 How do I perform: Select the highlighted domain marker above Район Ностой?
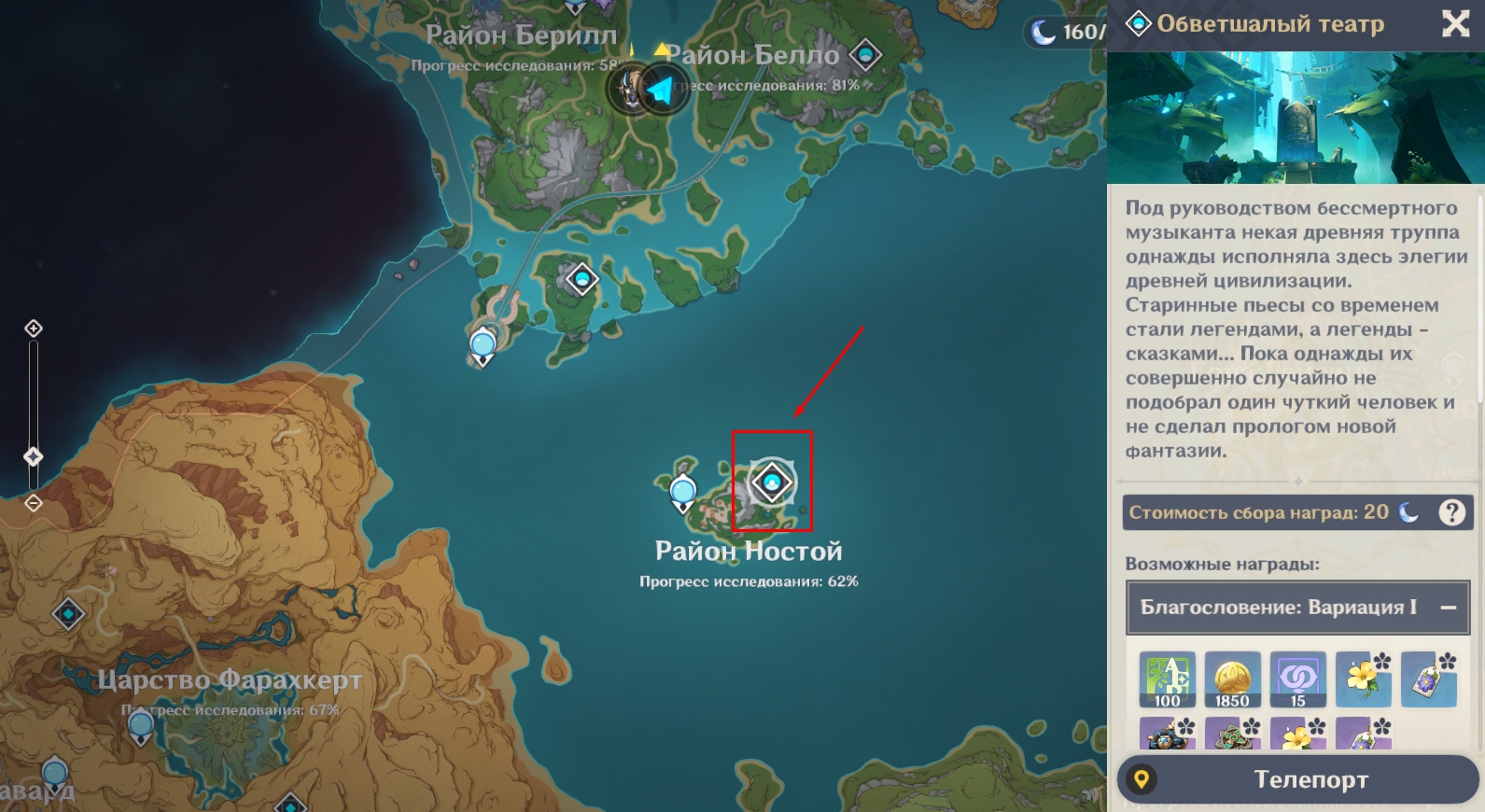[772, 483]
